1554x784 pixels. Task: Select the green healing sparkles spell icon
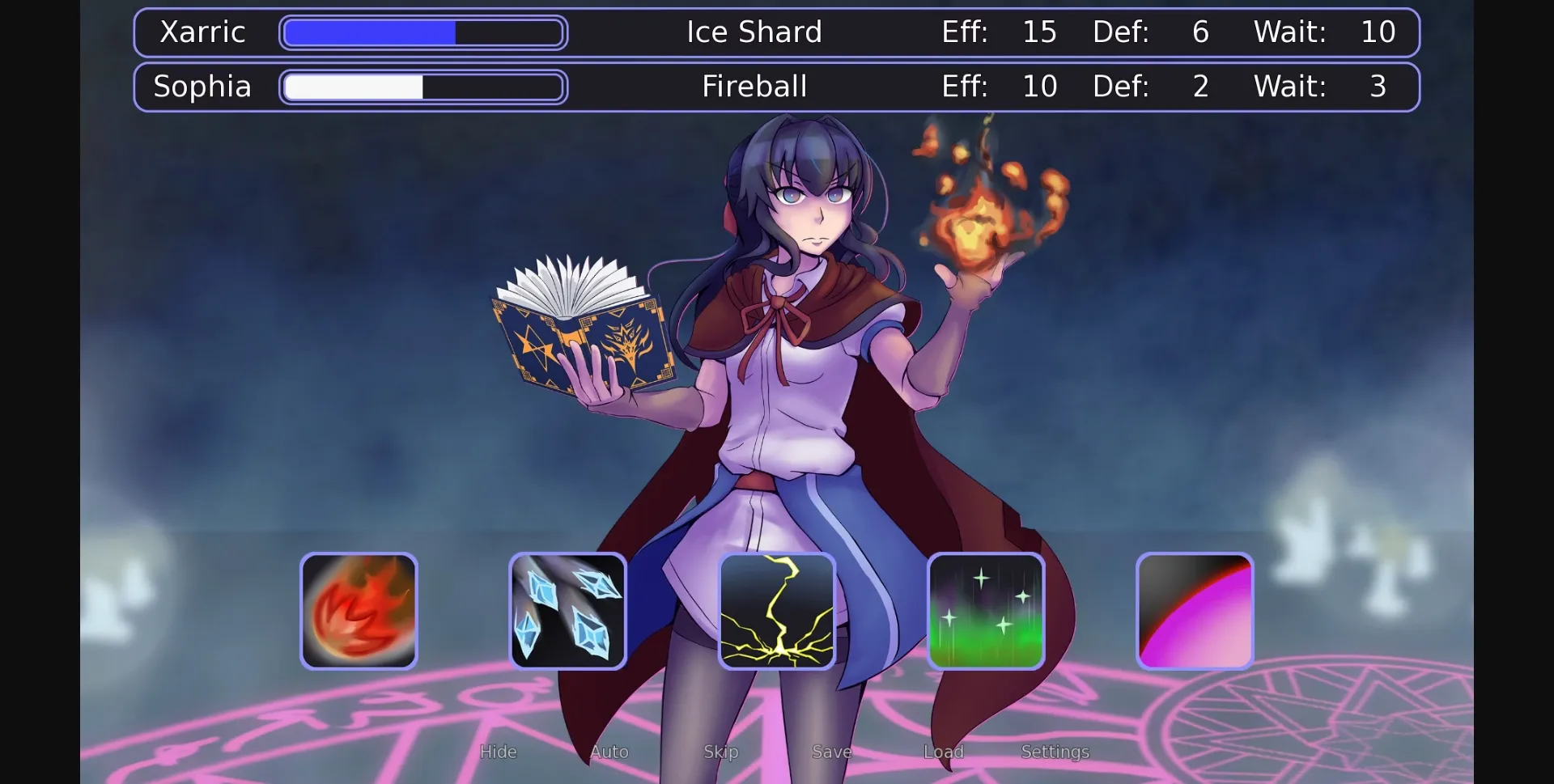[x=986, y=611]
